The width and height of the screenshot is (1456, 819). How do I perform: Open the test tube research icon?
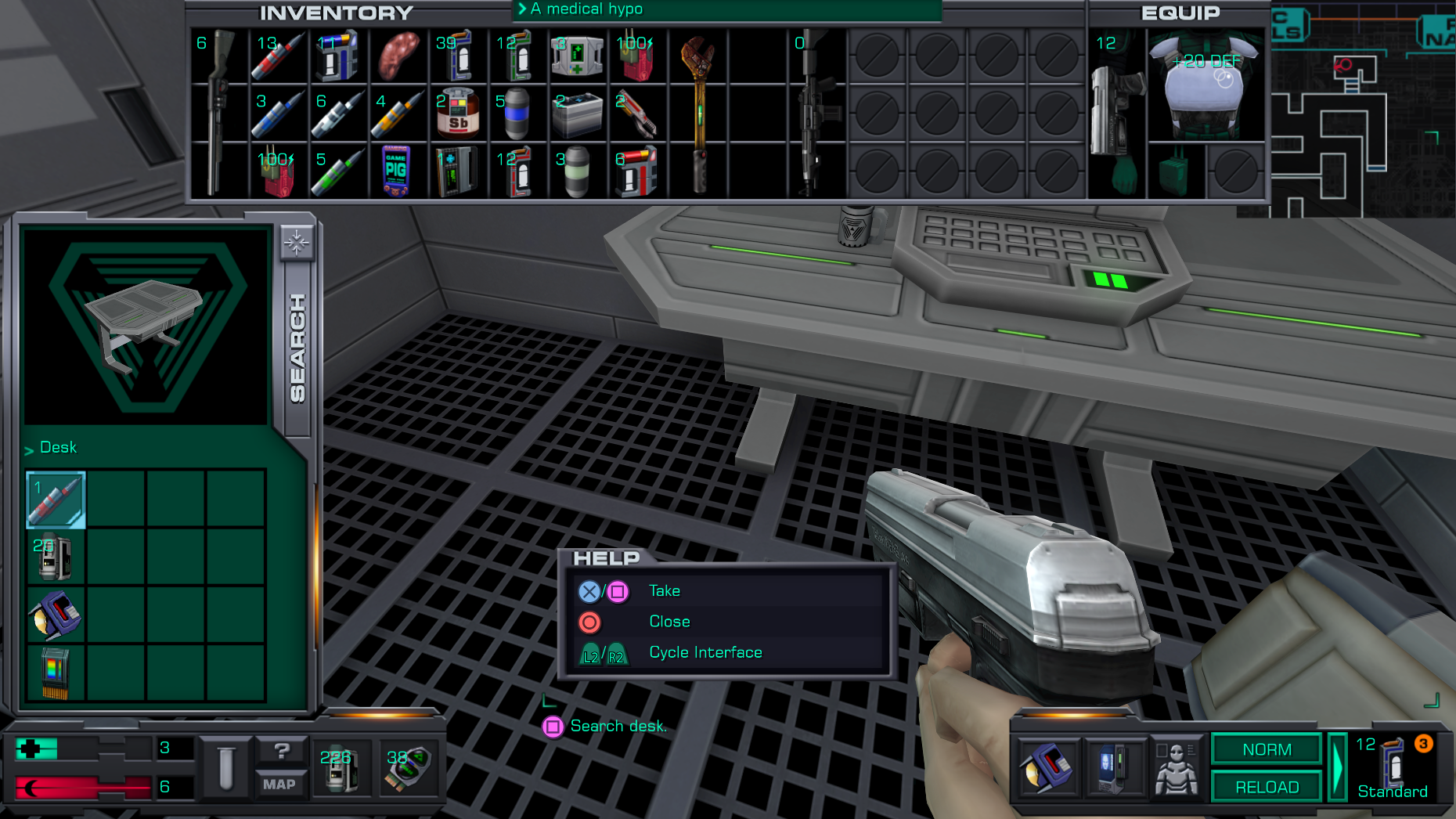coord(226,768)
